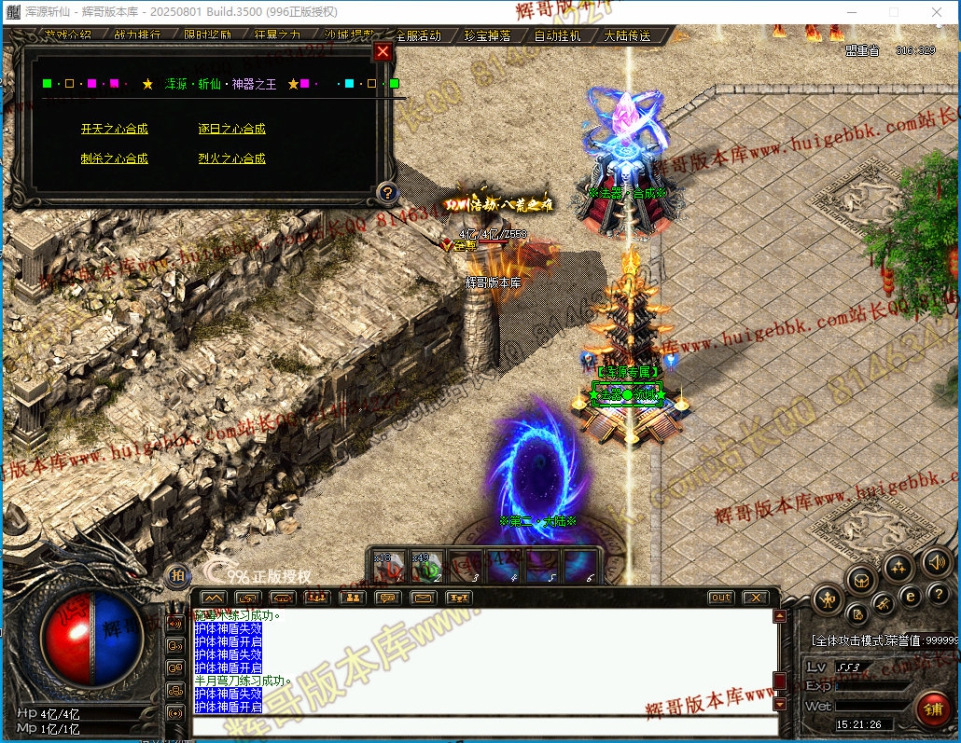Click the chat message input field
Image resolution: width=961 pixels, height=743 pixels.
click(480, 725)
